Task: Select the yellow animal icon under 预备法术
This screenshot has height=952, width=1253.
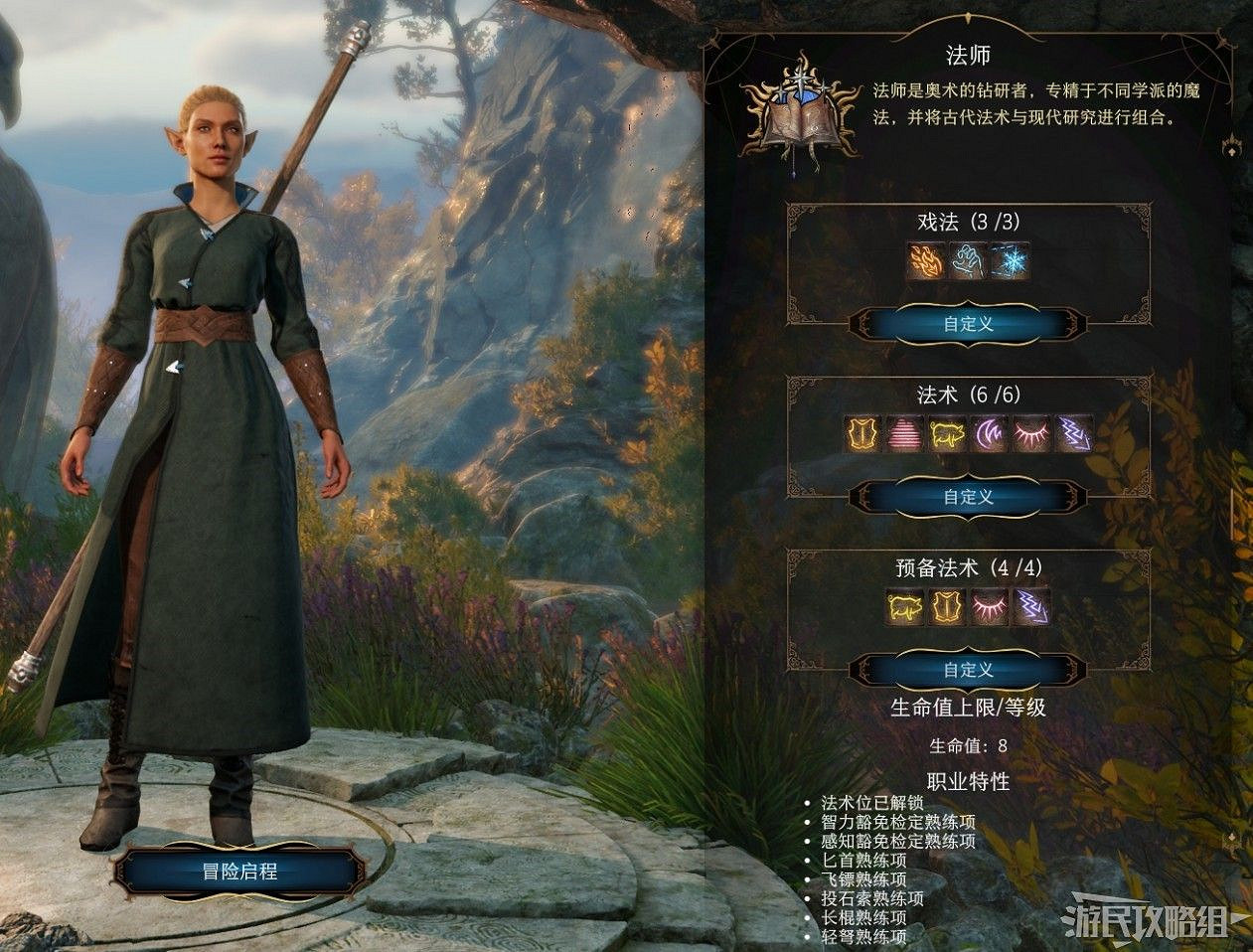Action: pyautogui.click(x=905, y=607)
